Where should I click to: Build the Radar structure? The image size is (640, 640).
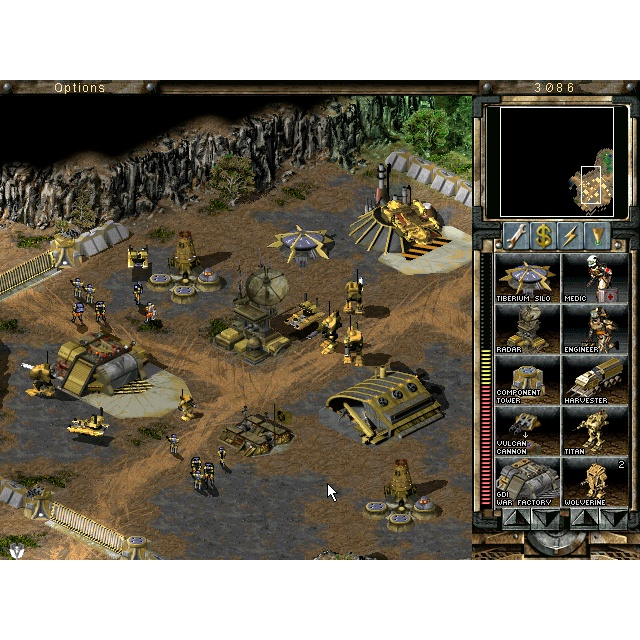(527, 330)
